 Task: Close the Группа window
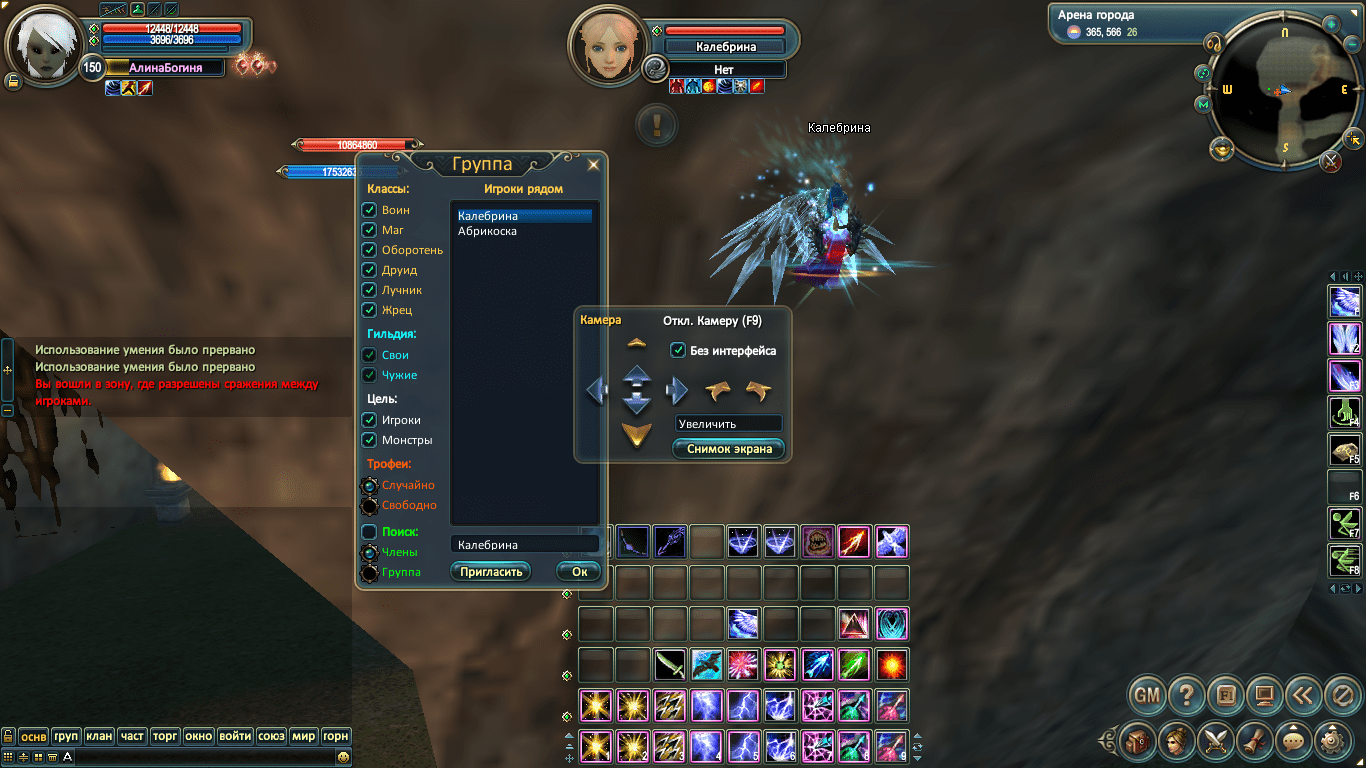[593, 165]
